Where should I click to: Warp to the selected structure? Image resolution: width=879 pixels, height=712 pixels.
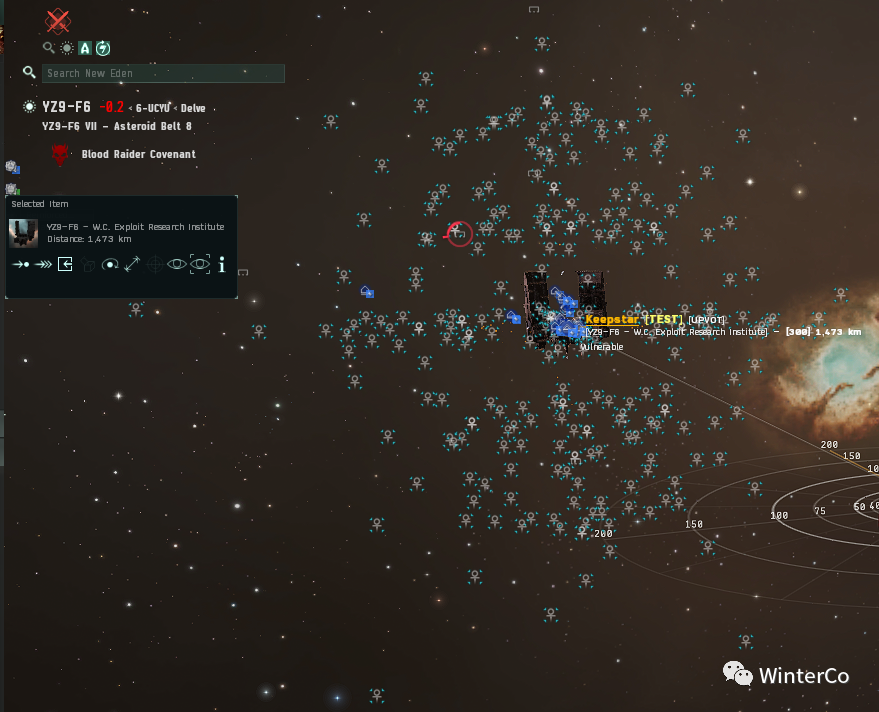coord(43,264)
